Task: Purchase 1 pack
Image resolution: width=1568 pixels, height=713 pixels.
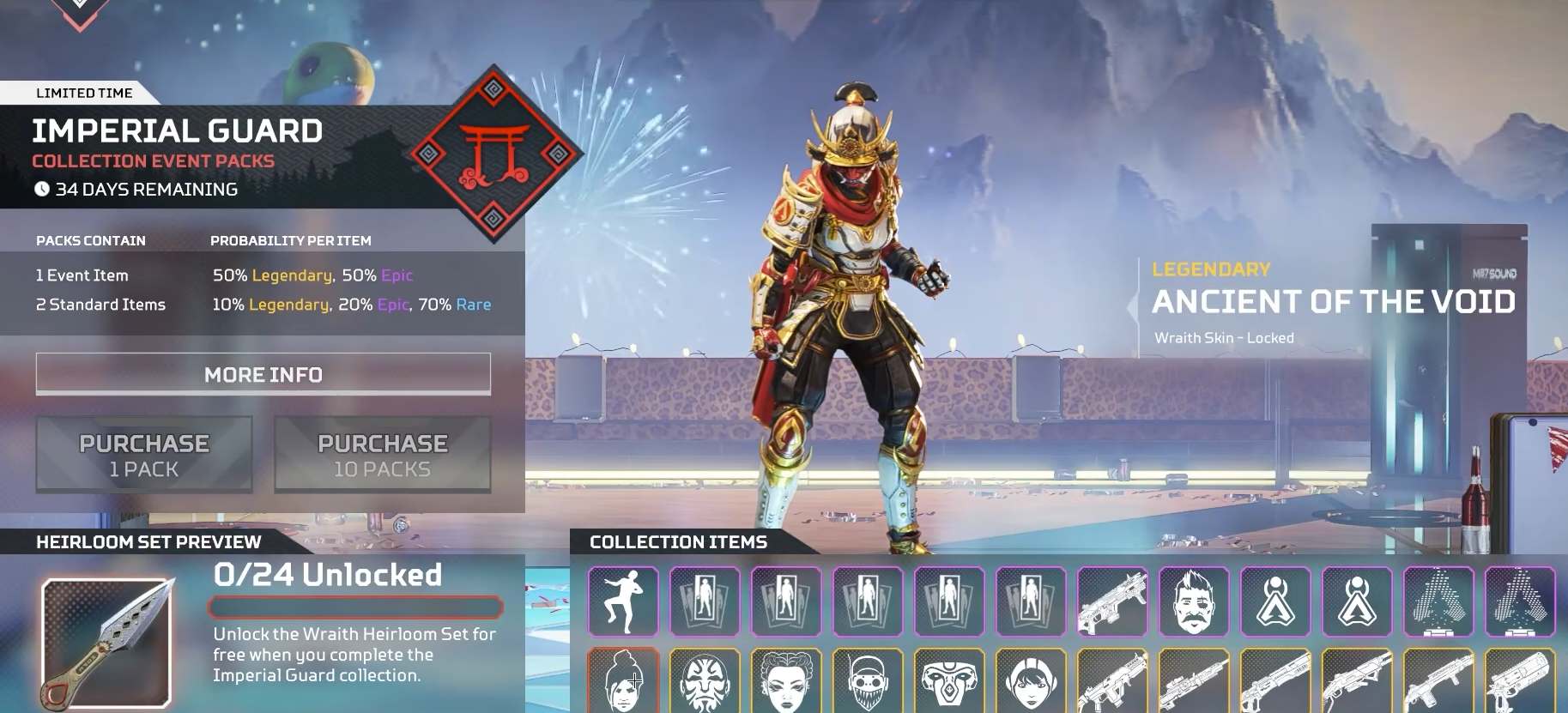Action: pyautogui.click(x=143, y=454)
